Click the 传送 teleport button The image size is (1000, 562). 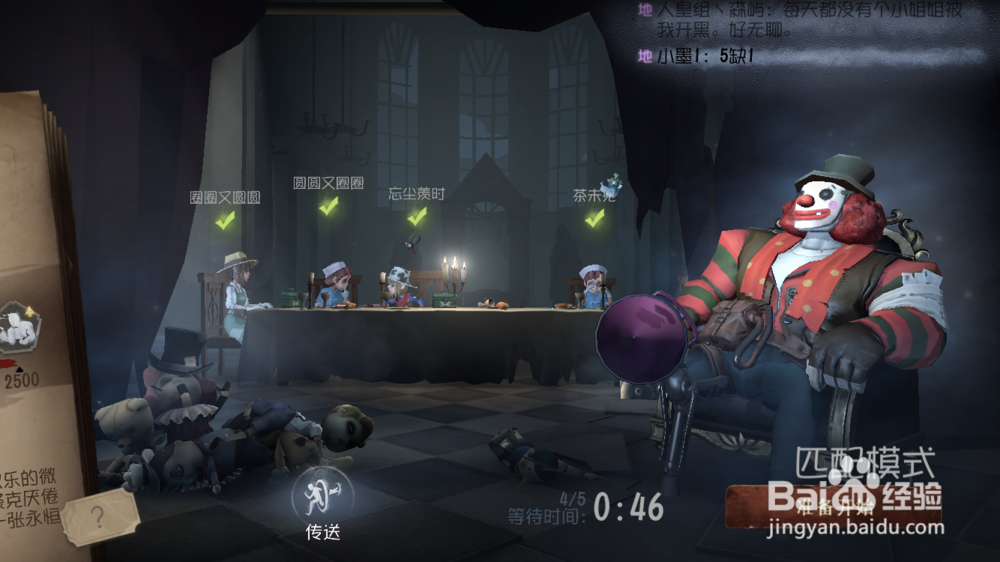[x=322, y=499]
